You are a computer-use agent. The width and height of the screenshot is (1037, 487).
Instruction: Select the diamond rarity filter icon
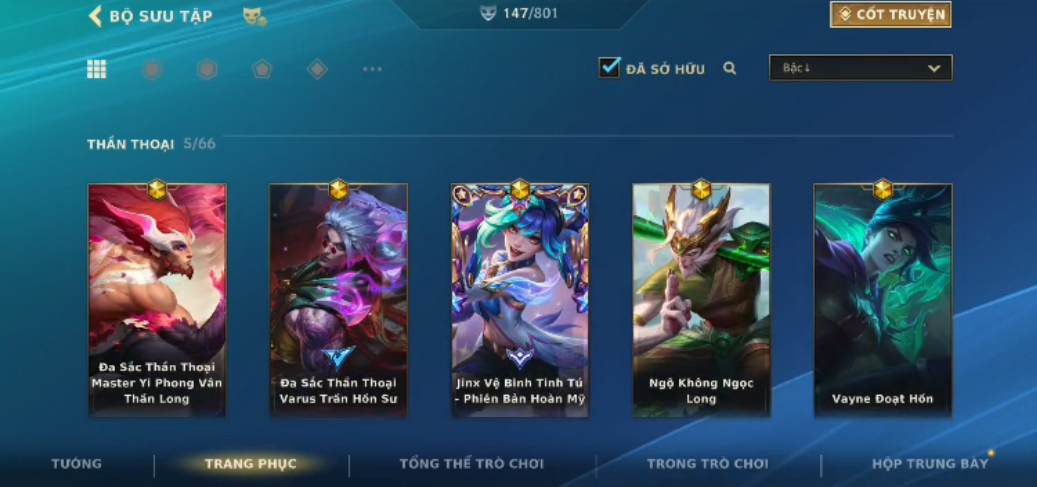[x=317, y=69]
